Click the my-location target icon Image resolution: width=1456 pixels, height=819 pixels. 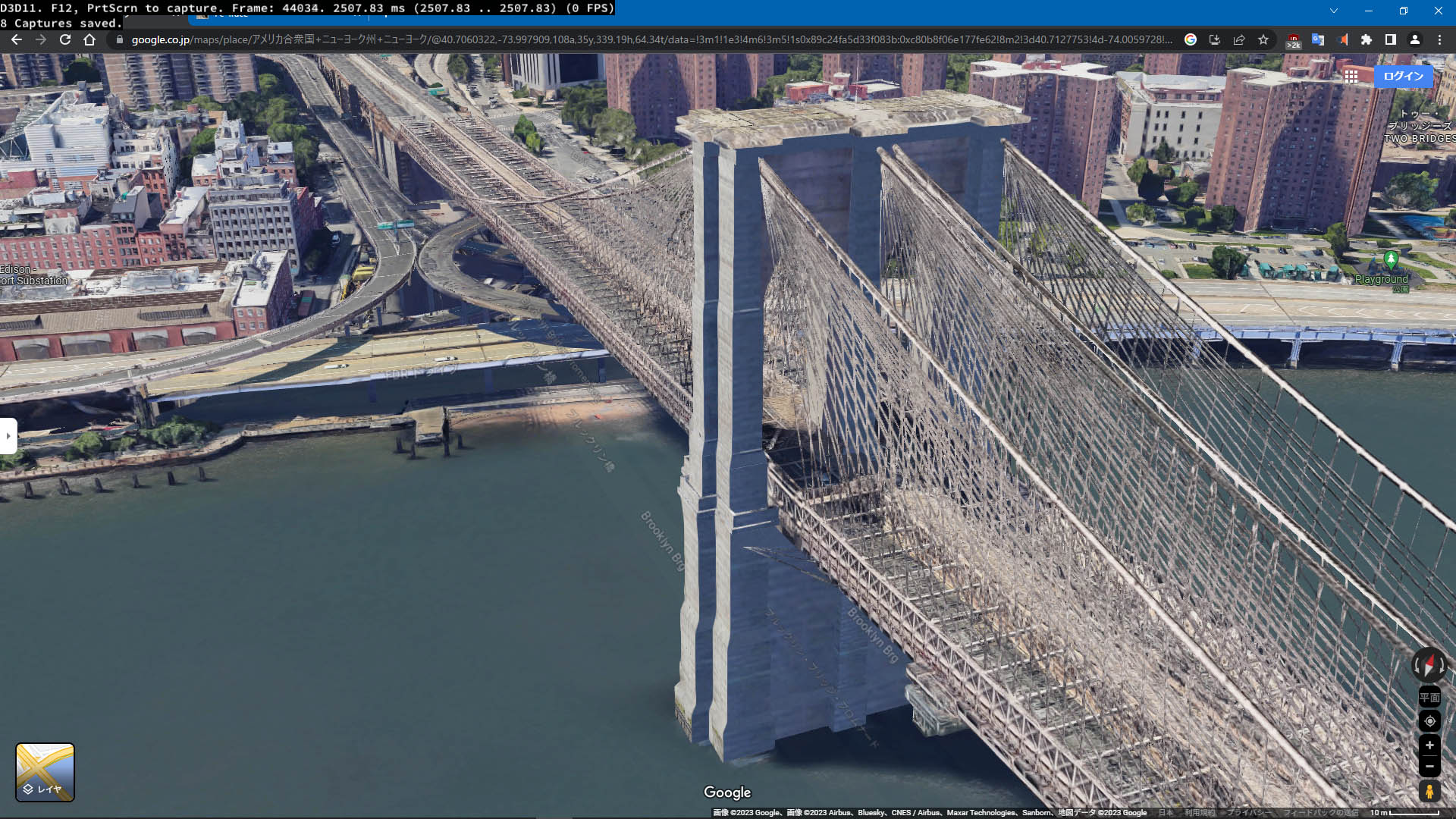coord(1429,720)
